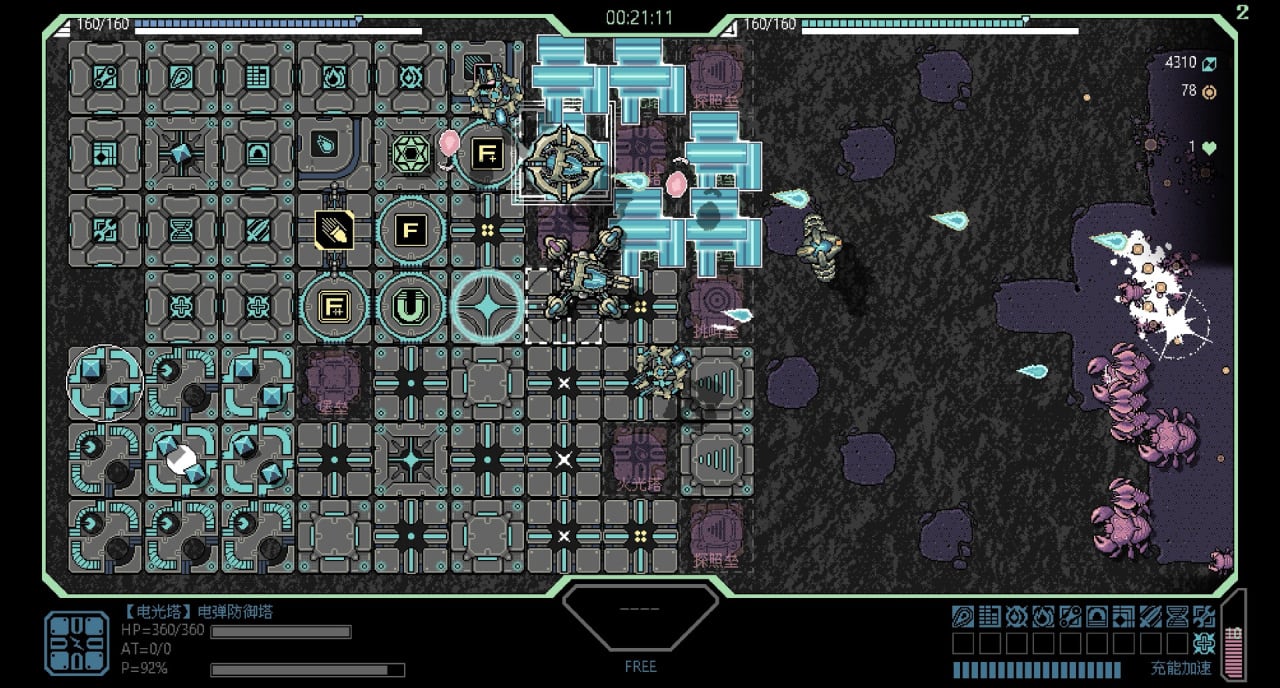The width and height of the screenshot is (1280, 688).
Task: Select the leaf icon in the module bar
Action: point(963,616)
